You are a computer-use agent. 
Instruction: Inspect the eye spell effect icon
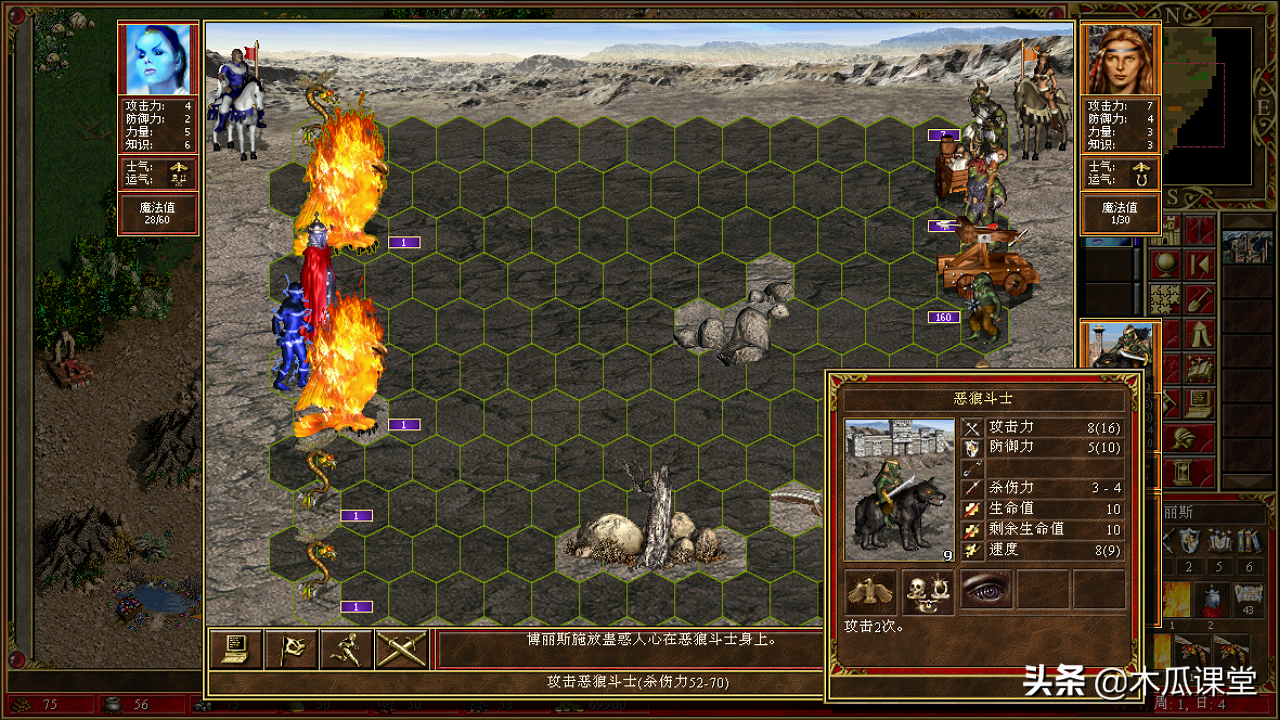986,591
